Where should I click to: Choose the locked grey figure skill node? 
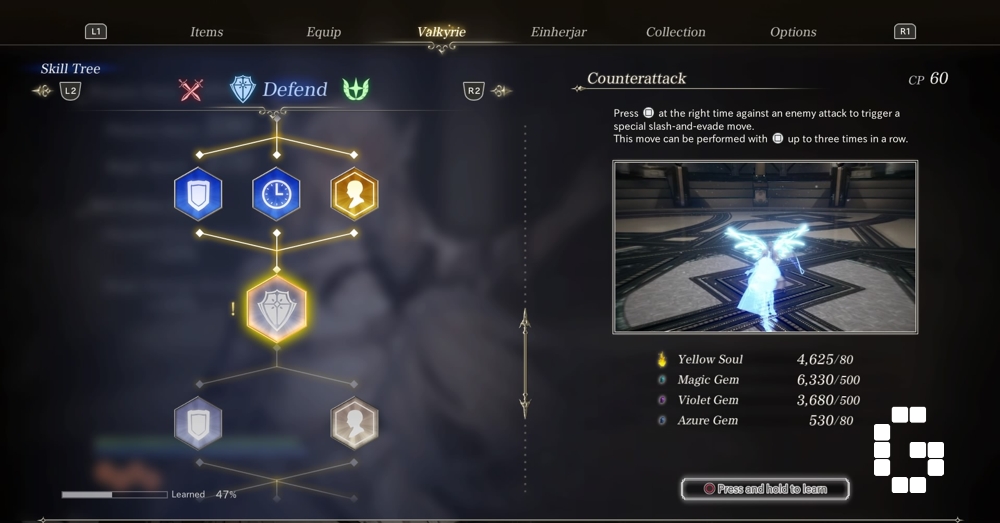tap(354, 423)
